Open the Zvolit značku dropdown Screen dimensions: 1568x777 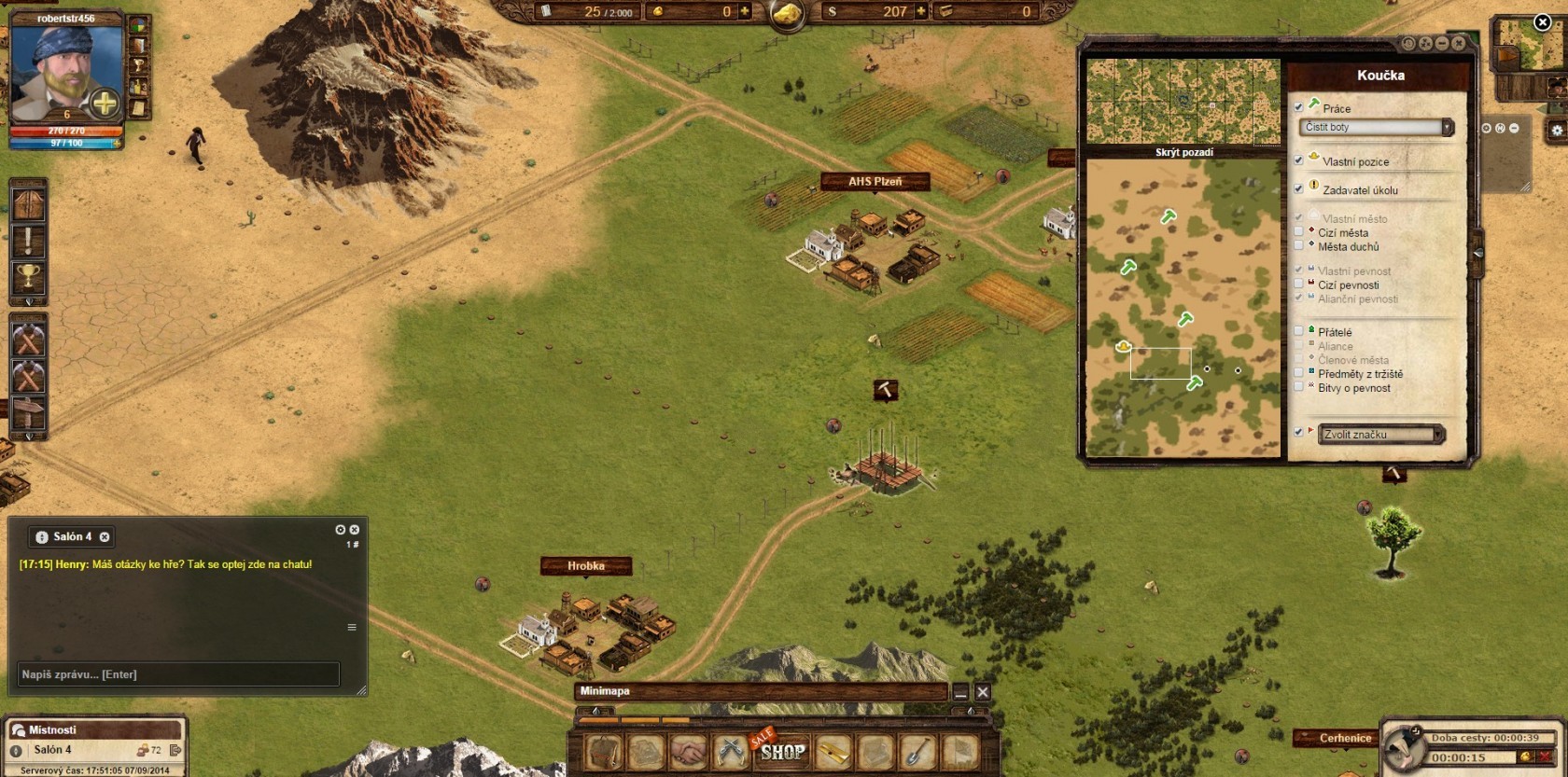click(x=1381, y=435)
